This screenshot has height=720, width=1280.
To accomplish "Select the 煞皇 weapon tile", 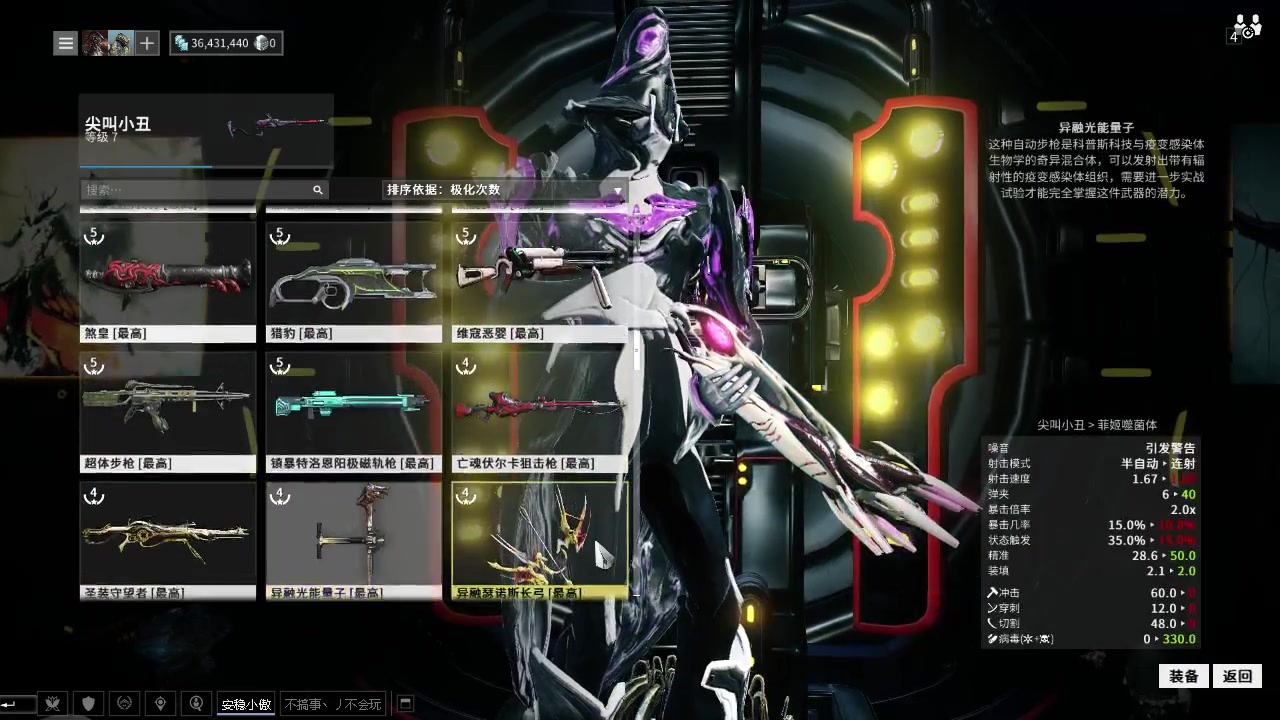I will click(x=168, y=282).
